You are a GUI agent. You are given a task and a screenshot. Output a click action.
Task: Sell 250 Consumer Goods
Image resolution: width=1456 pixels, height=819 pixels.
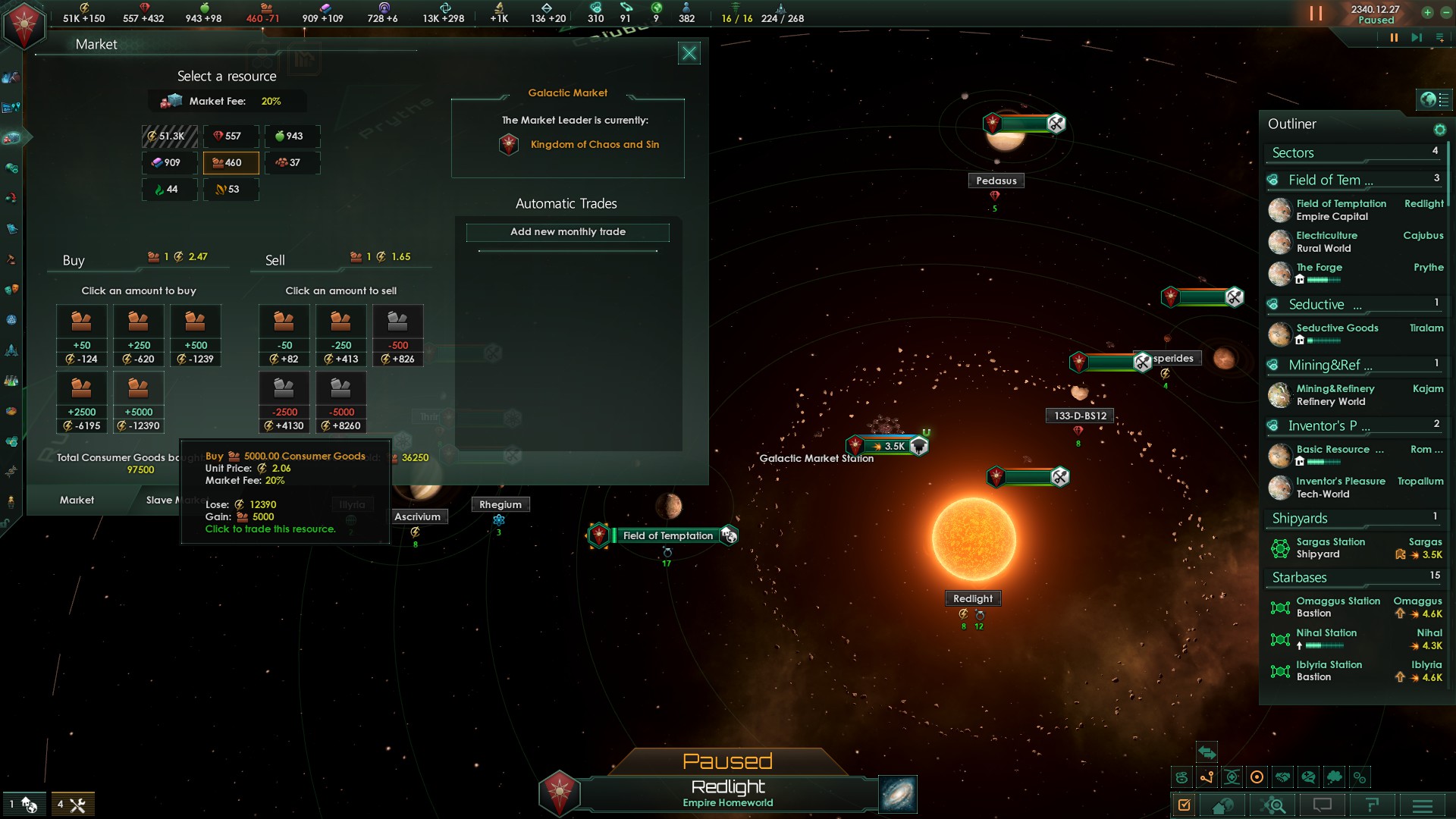[340, 335]
